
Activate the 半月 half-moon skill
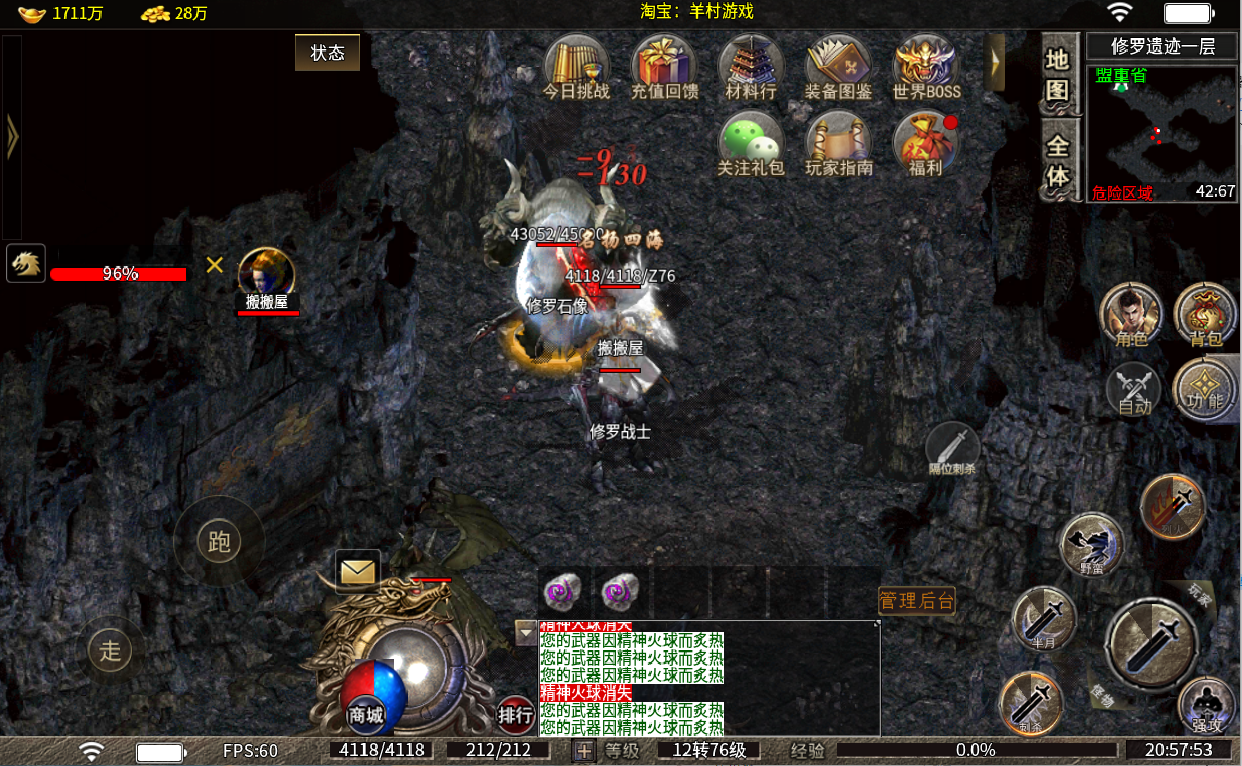[1044, 618]
